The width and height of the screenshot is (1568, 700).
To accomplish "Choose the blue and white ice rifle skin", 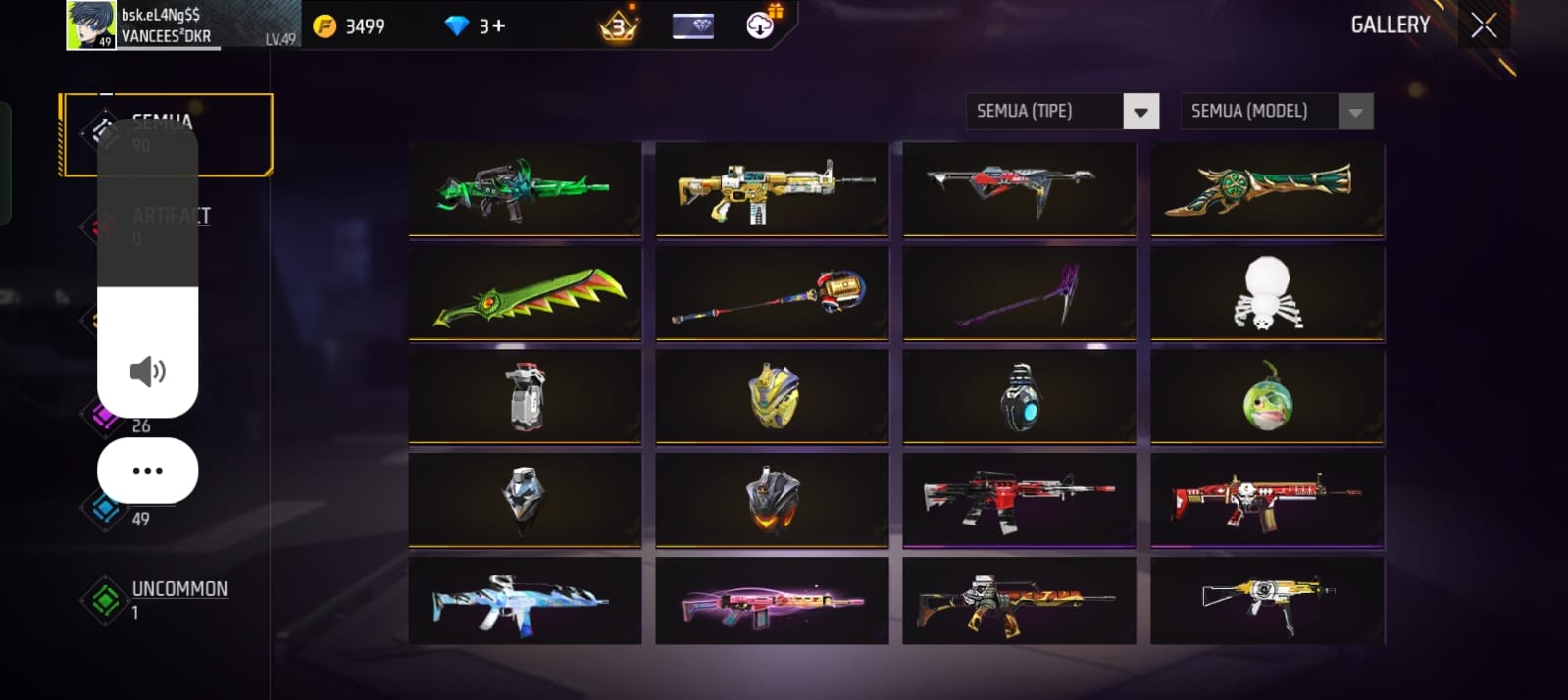I will 525,601.
